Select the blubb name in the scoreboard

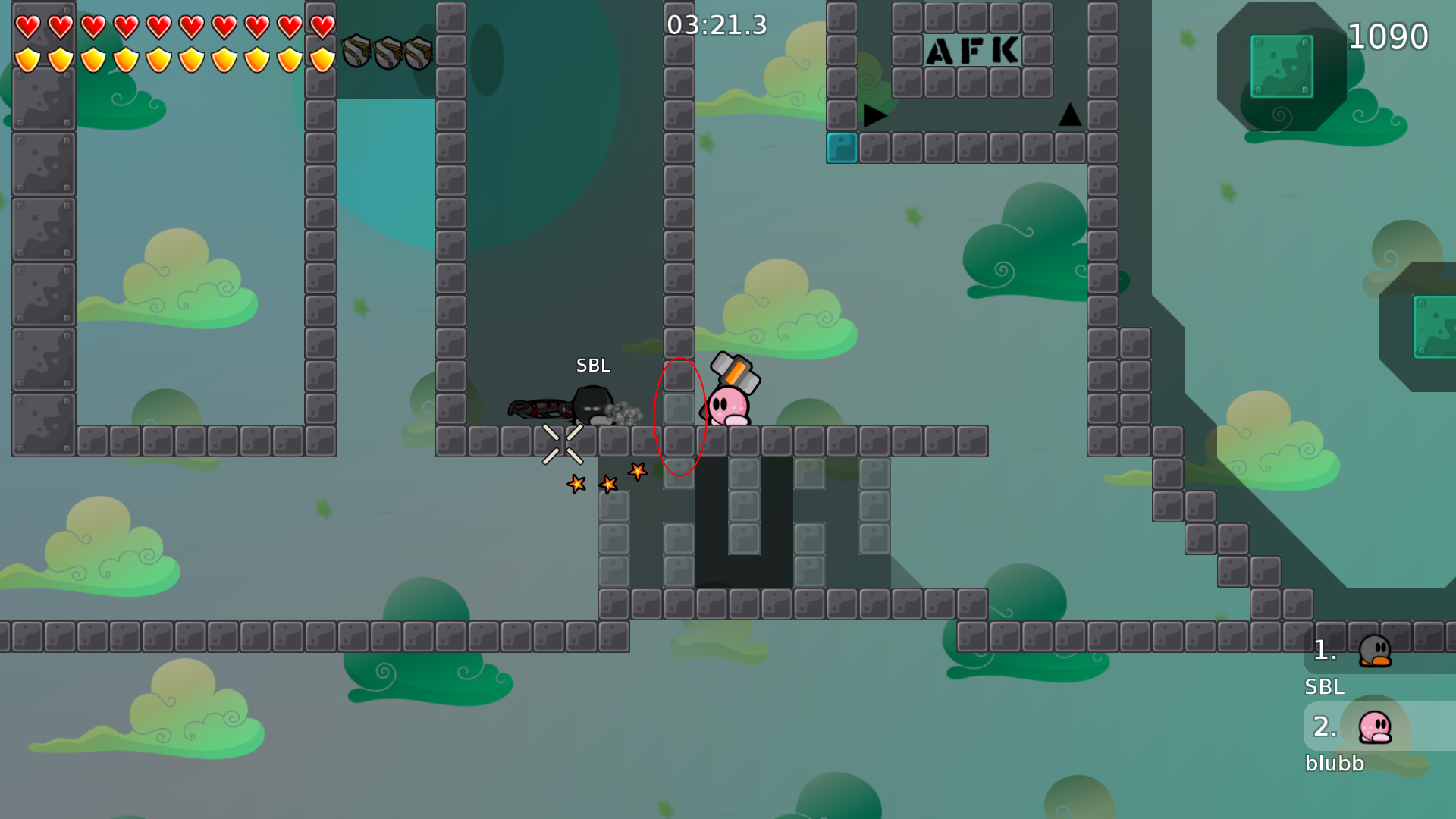click(1335, 764)
